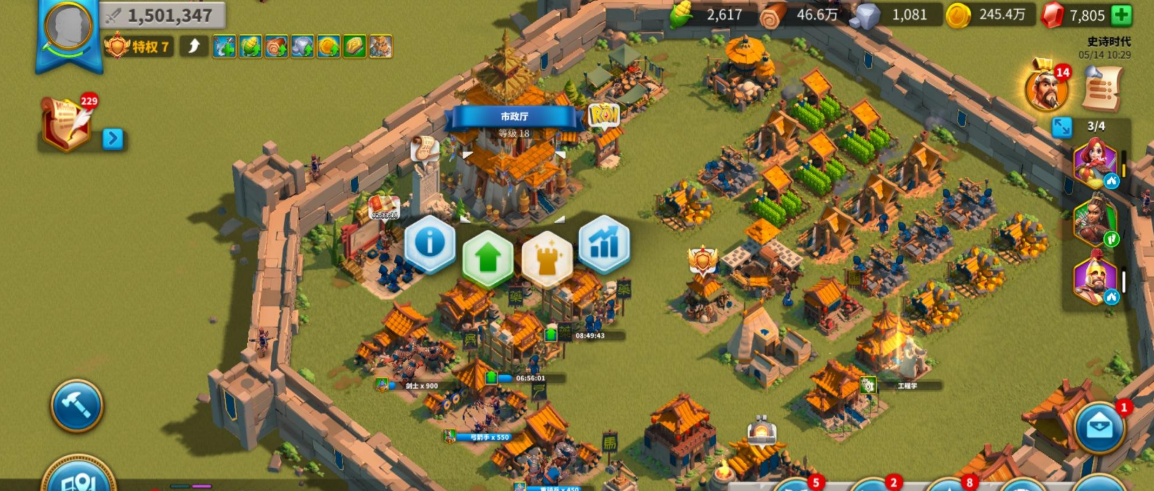The width and height of the screenshot is (1154, 491).
Task: Upgrade the 市政厅 with the green arrow
Action: pyautogui.click(x=488, y=258)
